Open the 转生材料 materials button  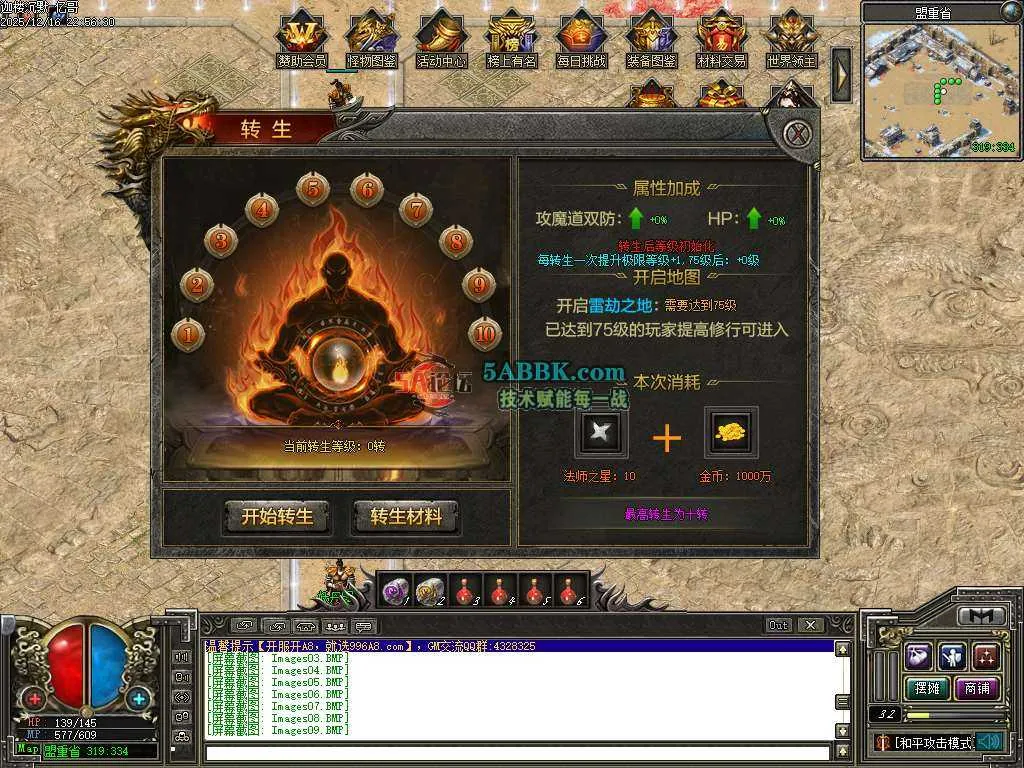[406, 517]
